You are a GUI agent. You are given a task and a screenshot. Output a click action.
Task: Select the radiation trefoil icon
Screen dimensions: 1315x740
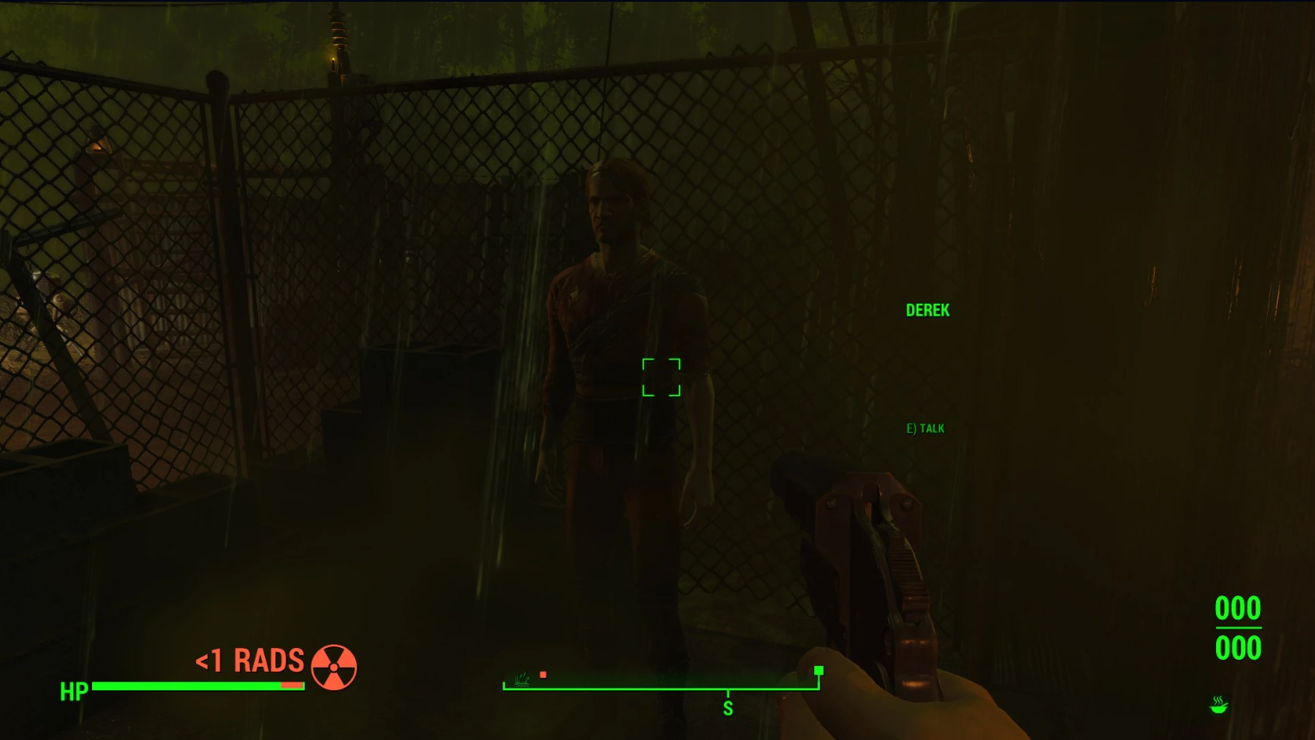click(x=334, y=667)
